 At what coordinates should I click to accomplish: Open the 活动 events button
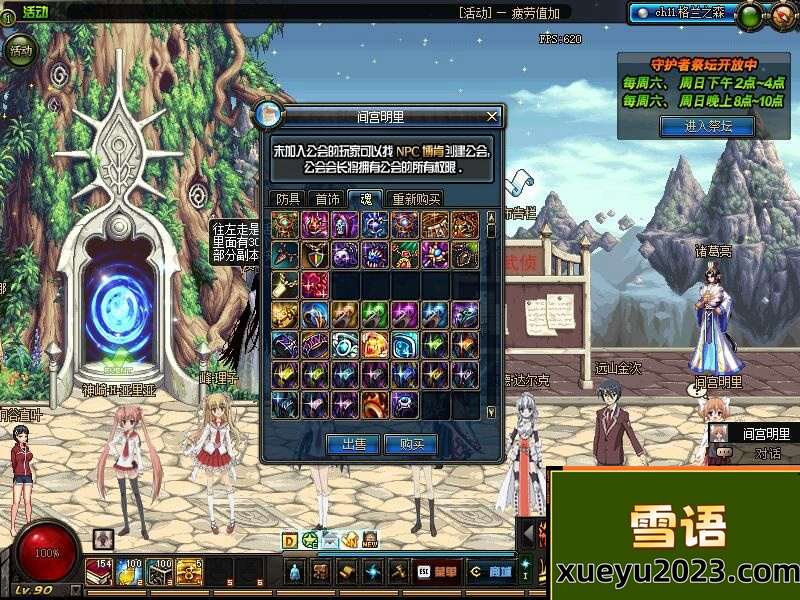pos(19,49)
